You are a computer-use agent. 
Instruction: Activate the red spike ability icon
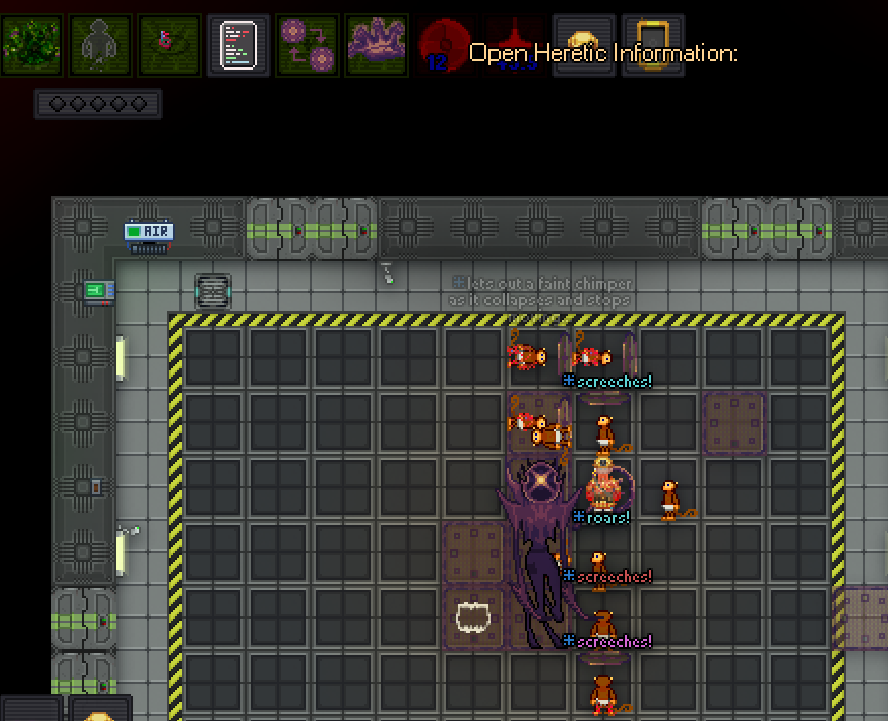pos(514,45)
